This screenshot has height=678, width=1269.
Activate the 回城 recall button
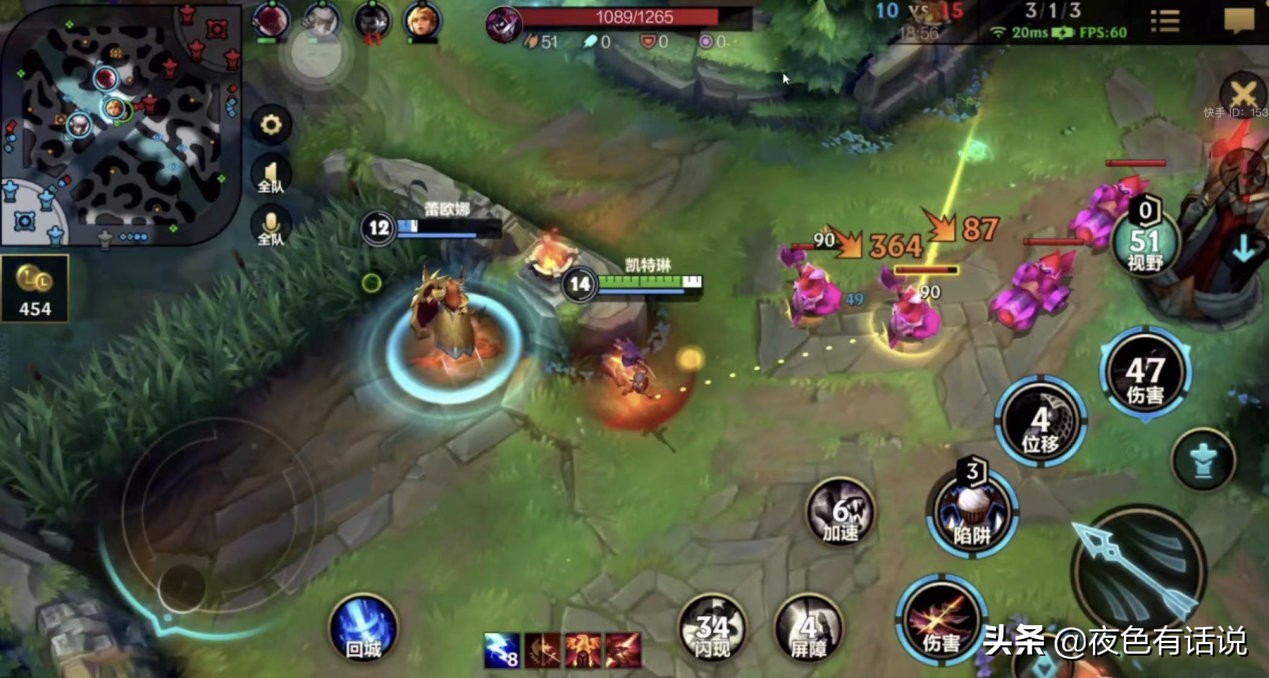click(x=363, y=626)
